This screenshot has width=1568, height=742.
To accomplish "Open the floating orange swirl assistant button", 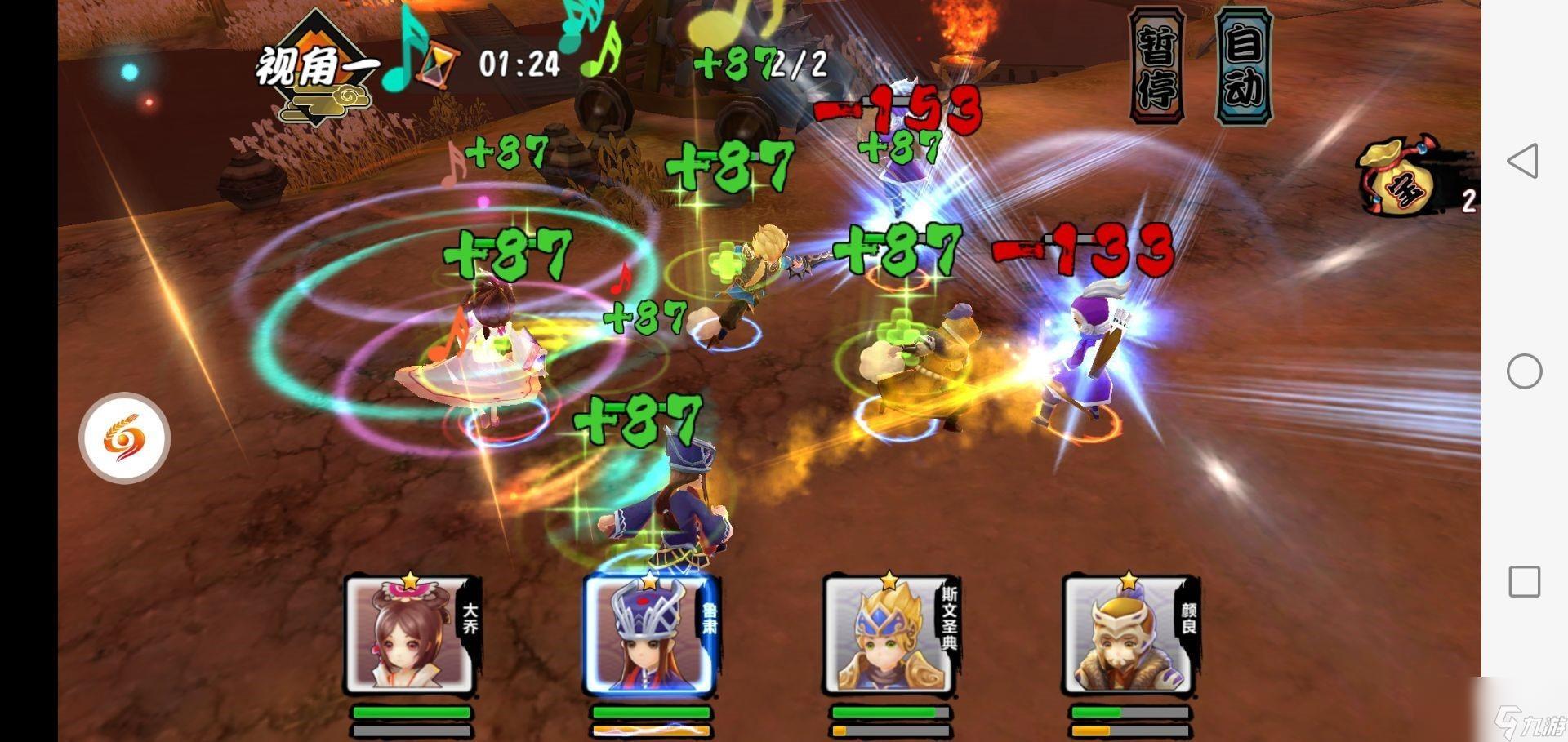I will (124, 438).
